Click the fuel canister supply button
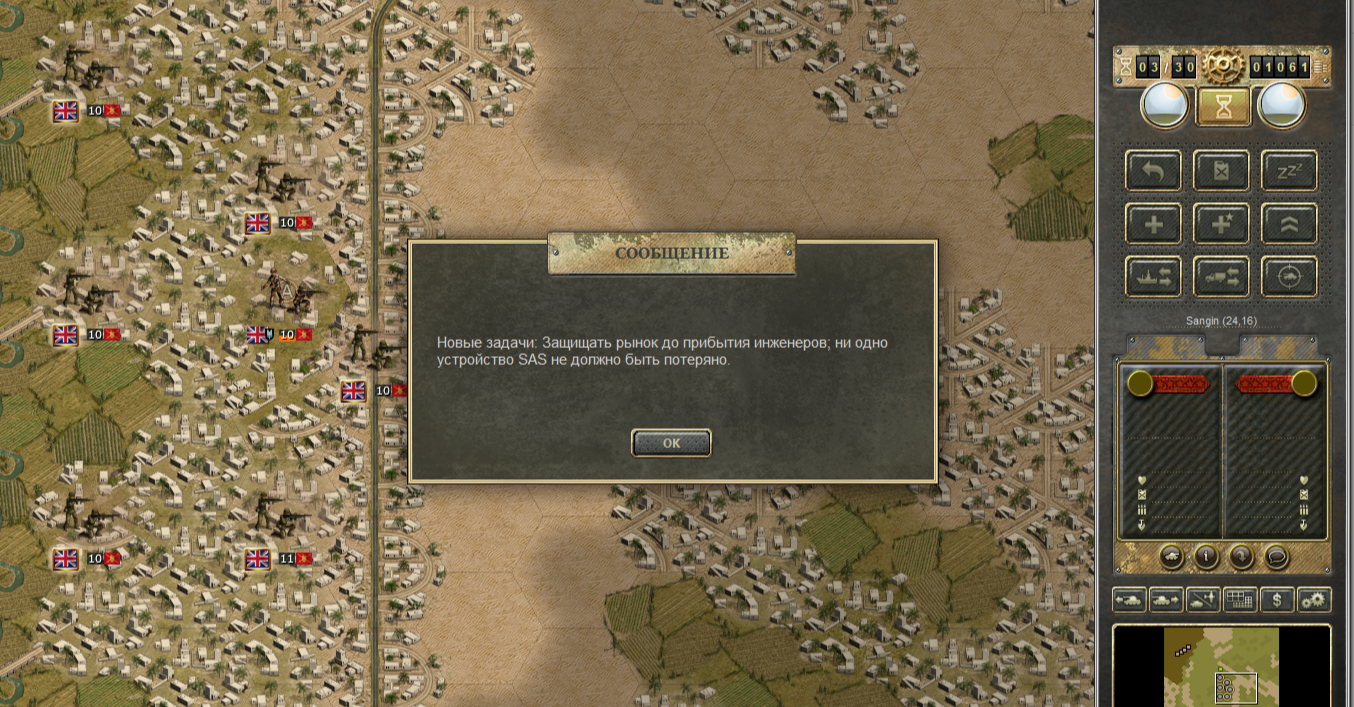Screen dimensions: 1354x707 [1221, 170]
